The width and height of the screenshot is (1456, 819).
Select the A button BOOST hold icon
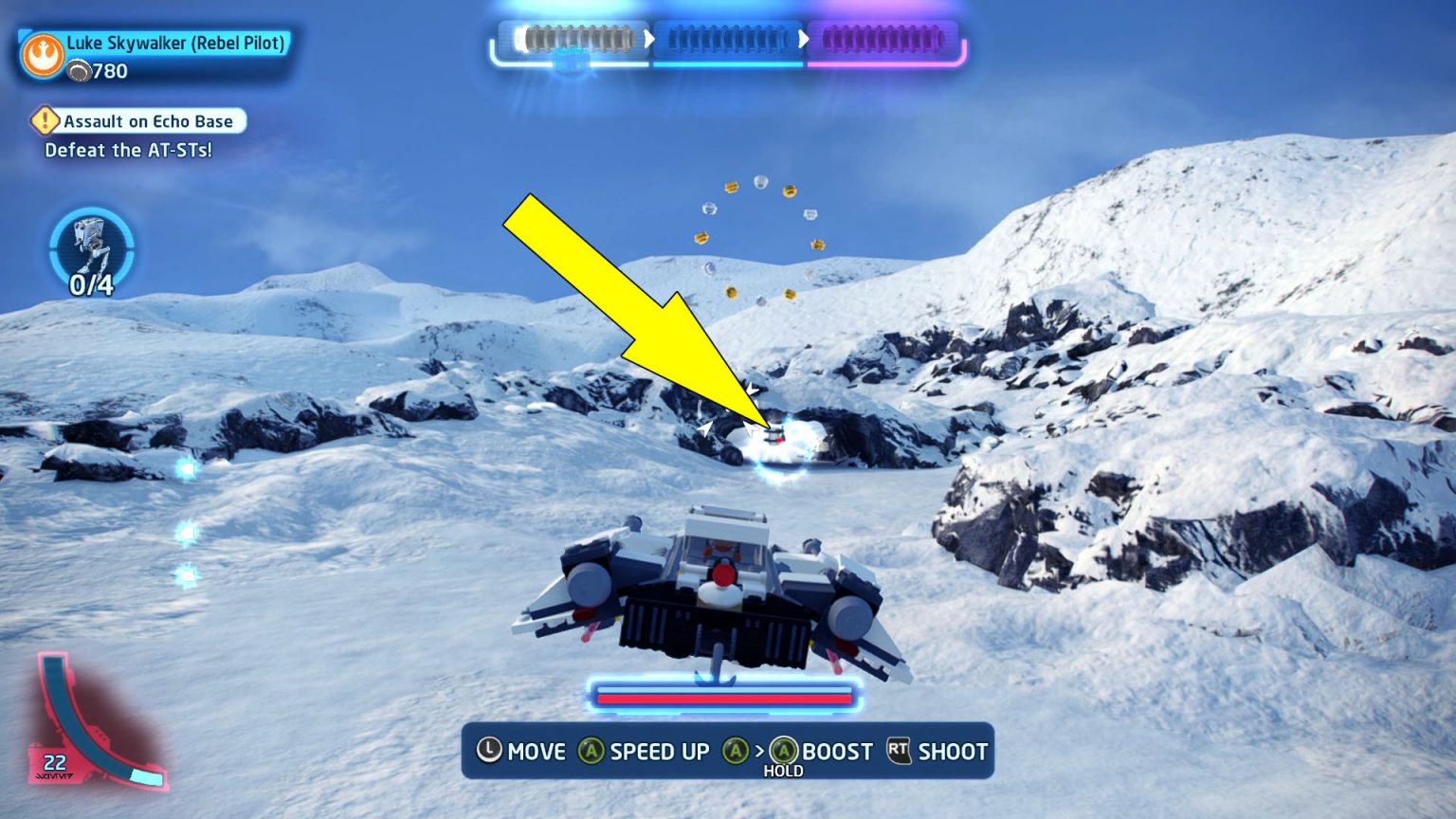click(784, 752)
